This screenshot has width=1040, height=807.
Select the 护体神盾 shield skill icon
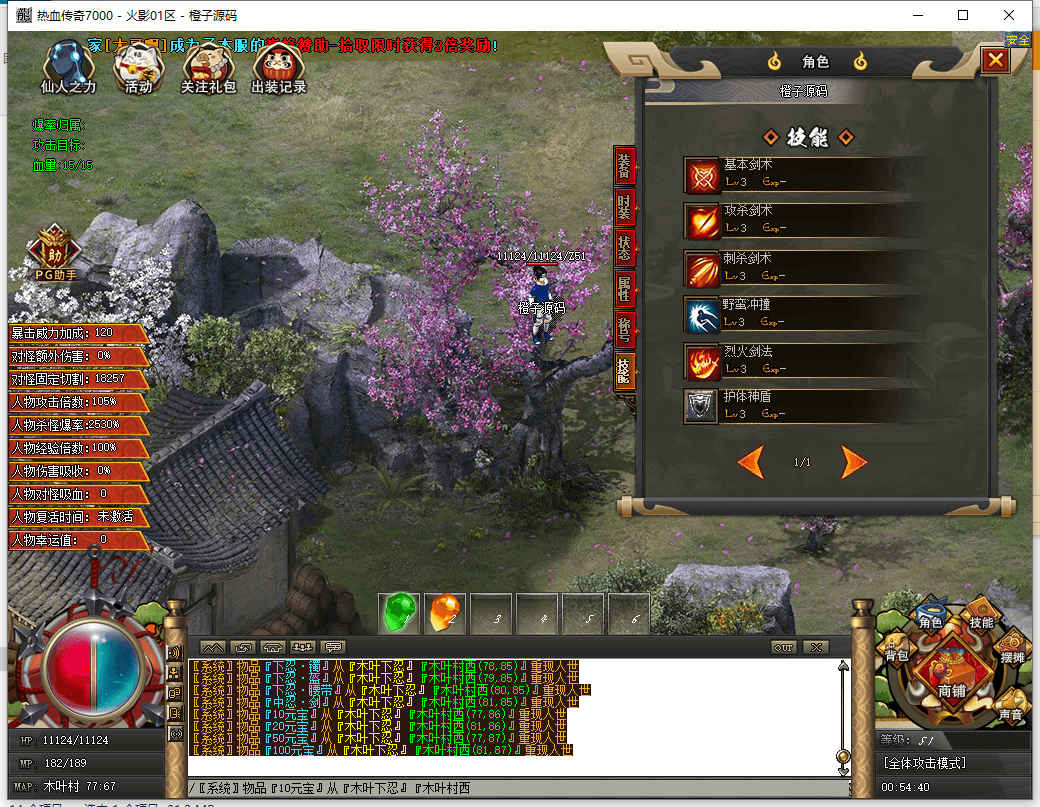702,406
